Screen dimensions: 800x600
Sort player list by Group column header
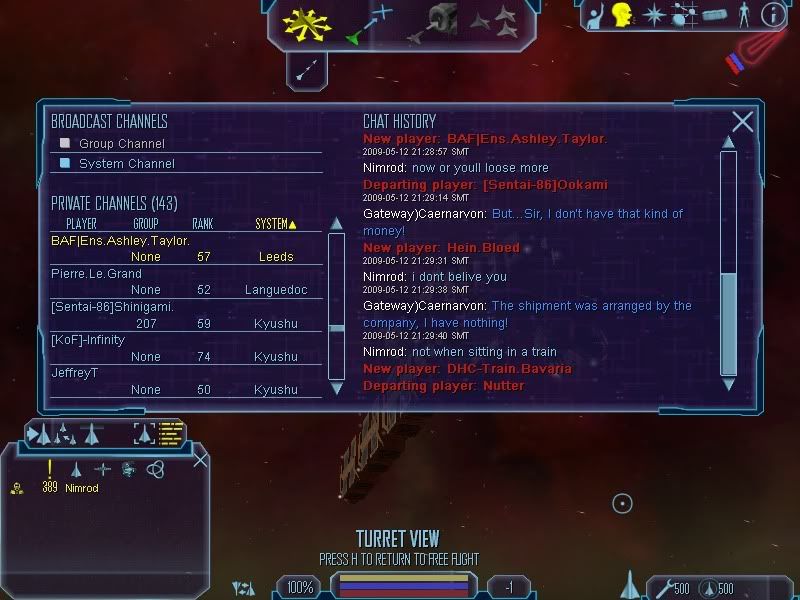coord(146,224)
